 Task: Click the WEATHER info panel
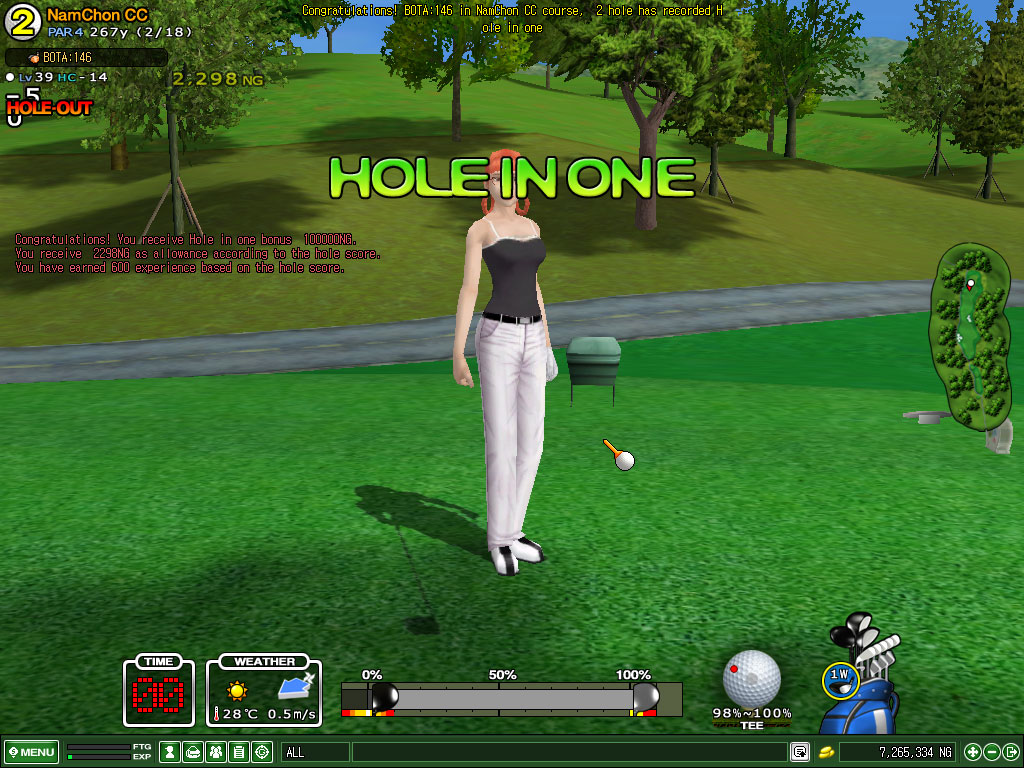[x=264, y=690]
